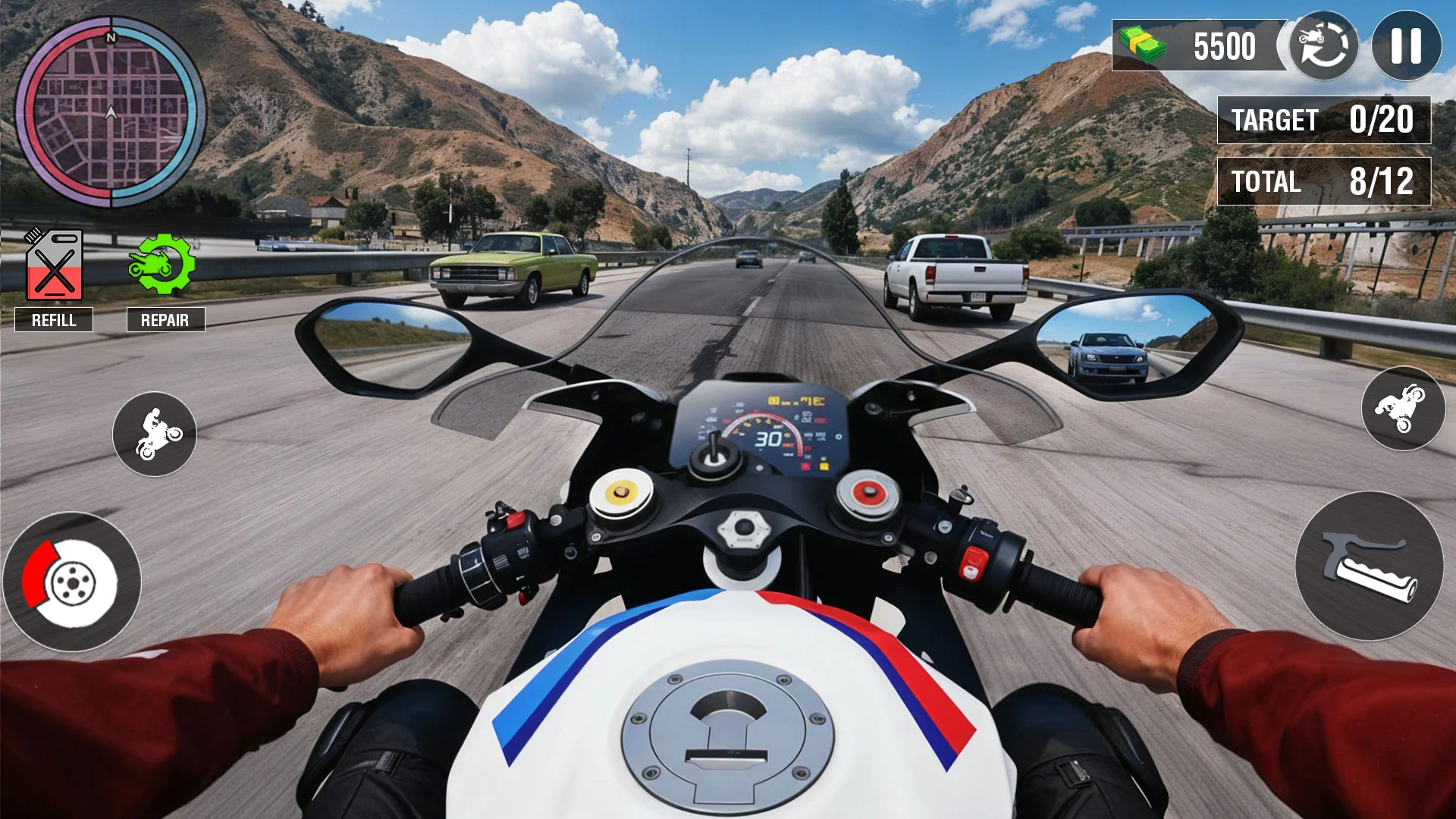Viewport: 1456px width, 819px height.
Task: Activate the rider stunt button
Action: point(155,434)
